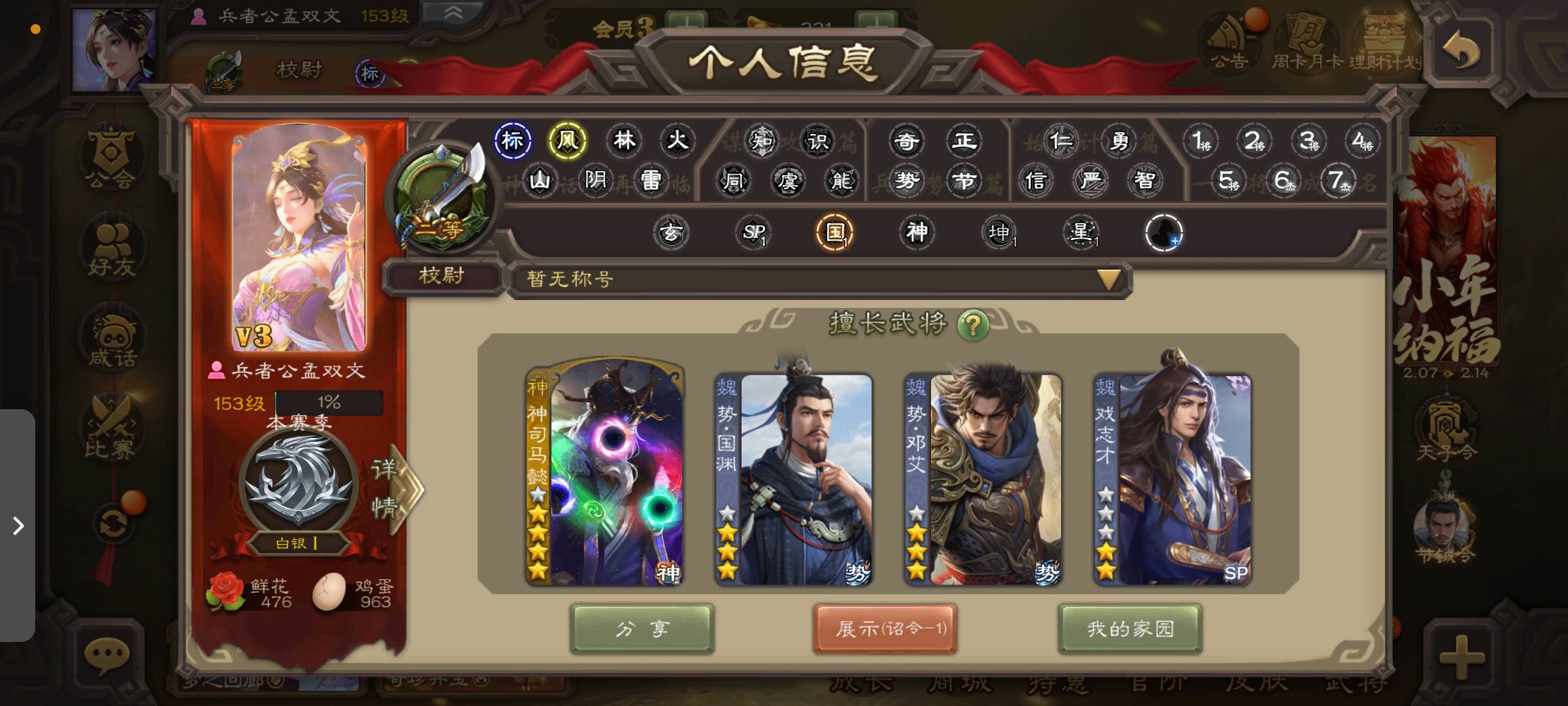Image resolution: width=1568 pixels, height=706 pixels.
Task: Expand the side panel arrow tab
Action: 18,525
